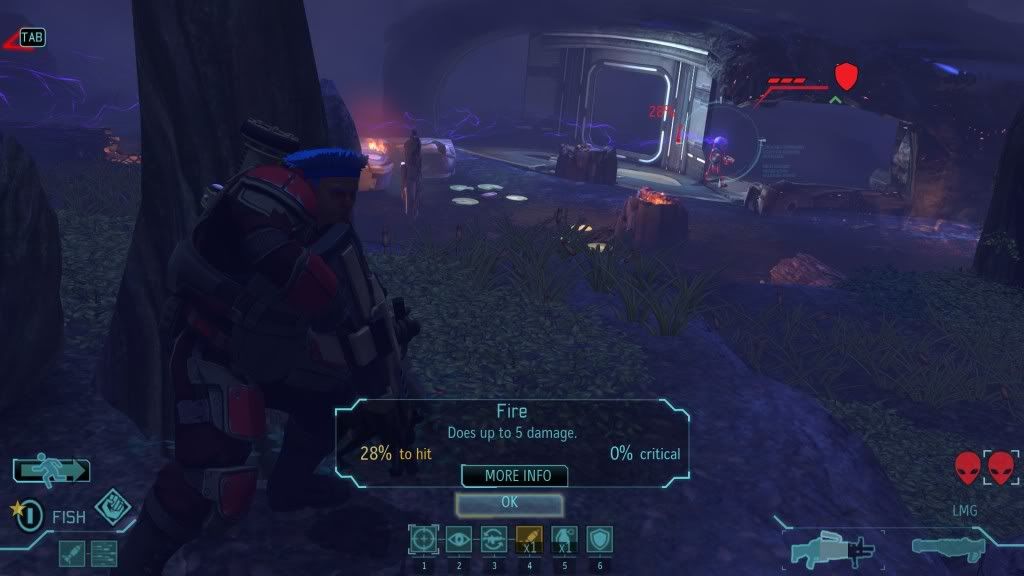Pick the grenade ability

pyautogui.click(x=564, y=540)
